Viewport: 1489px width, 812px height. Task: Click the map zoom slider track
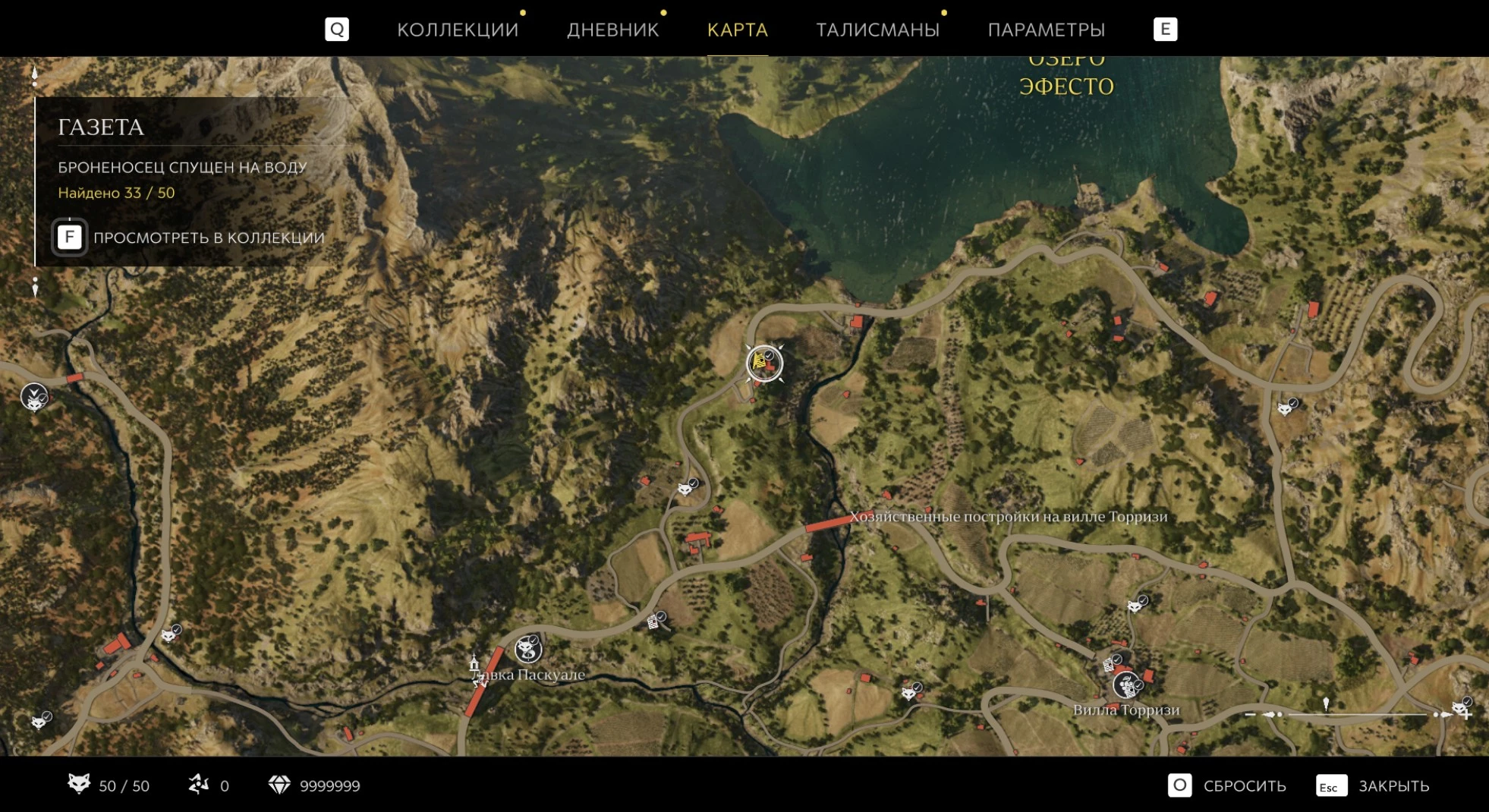coord(1358,714)
